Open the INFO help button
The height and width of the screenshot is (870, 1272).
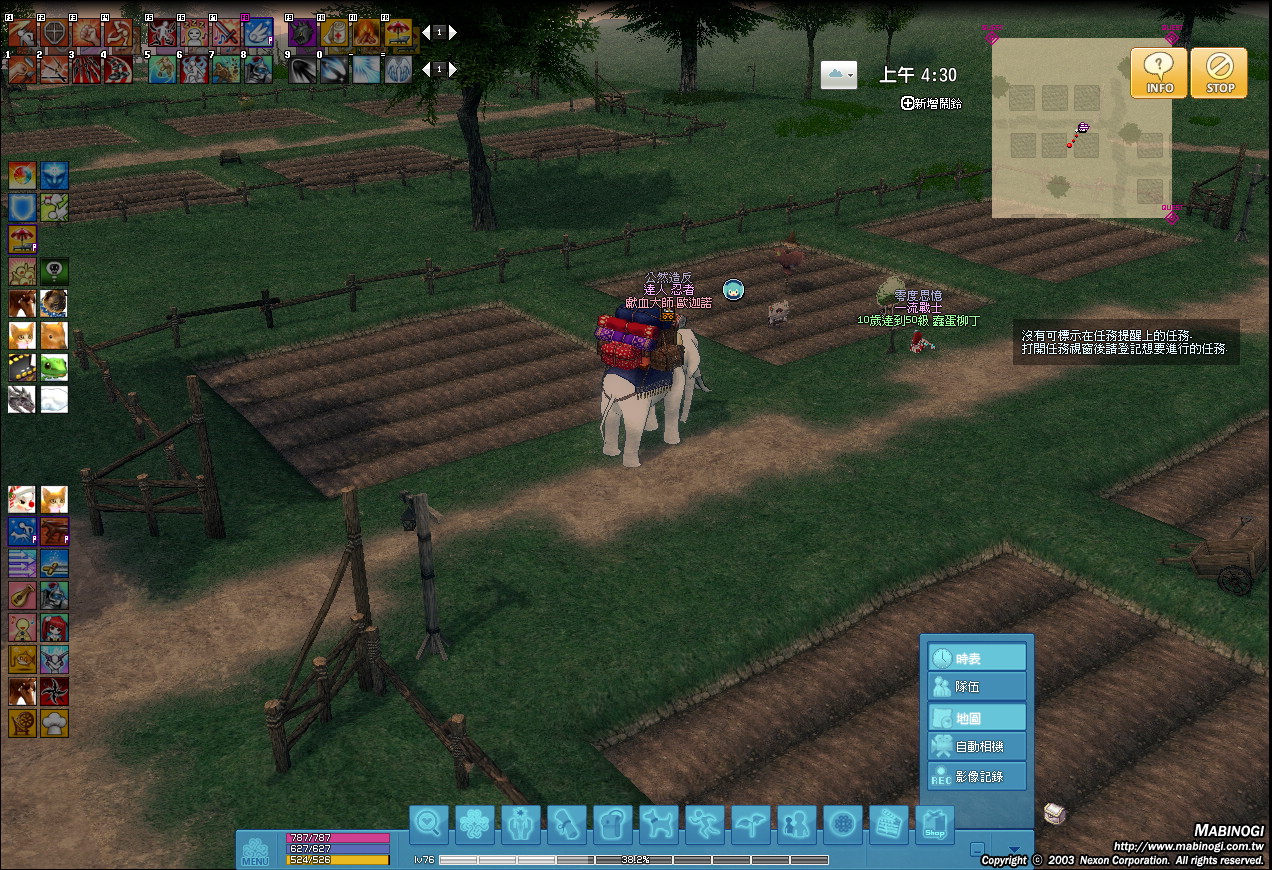[x=1159, y=73]
